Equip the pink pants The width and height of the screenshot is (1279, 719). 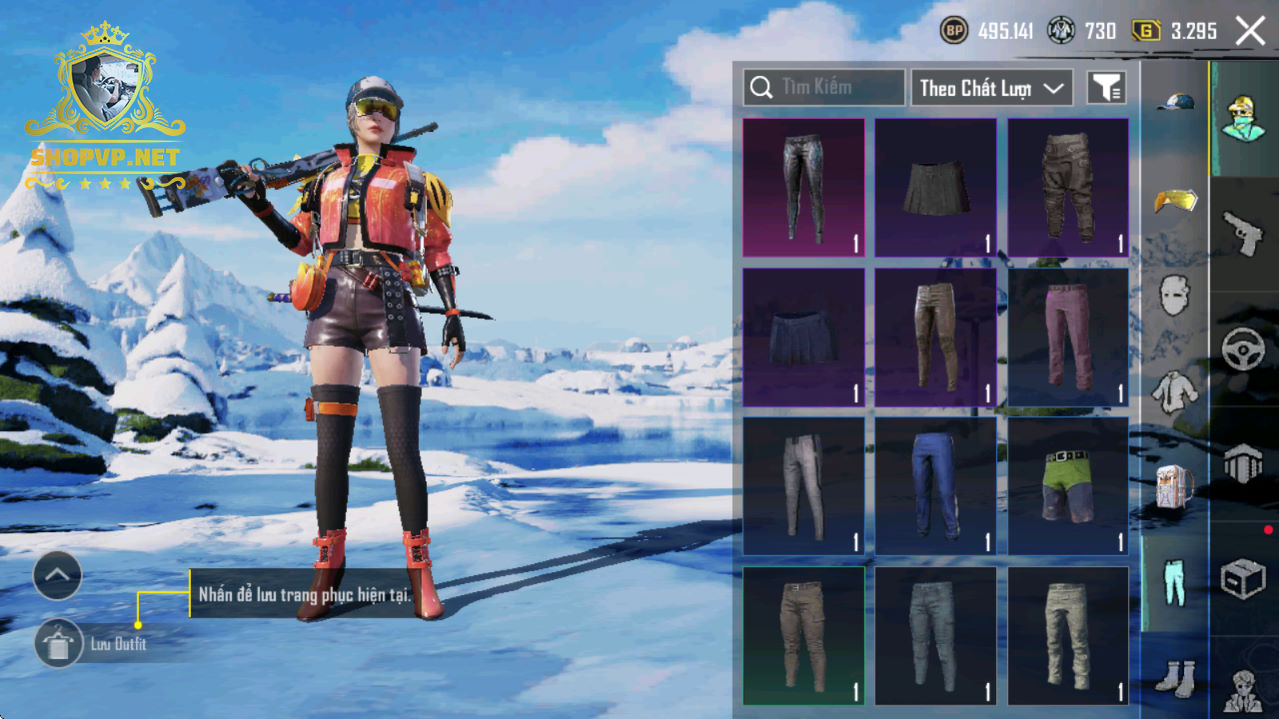(1068, 337)
